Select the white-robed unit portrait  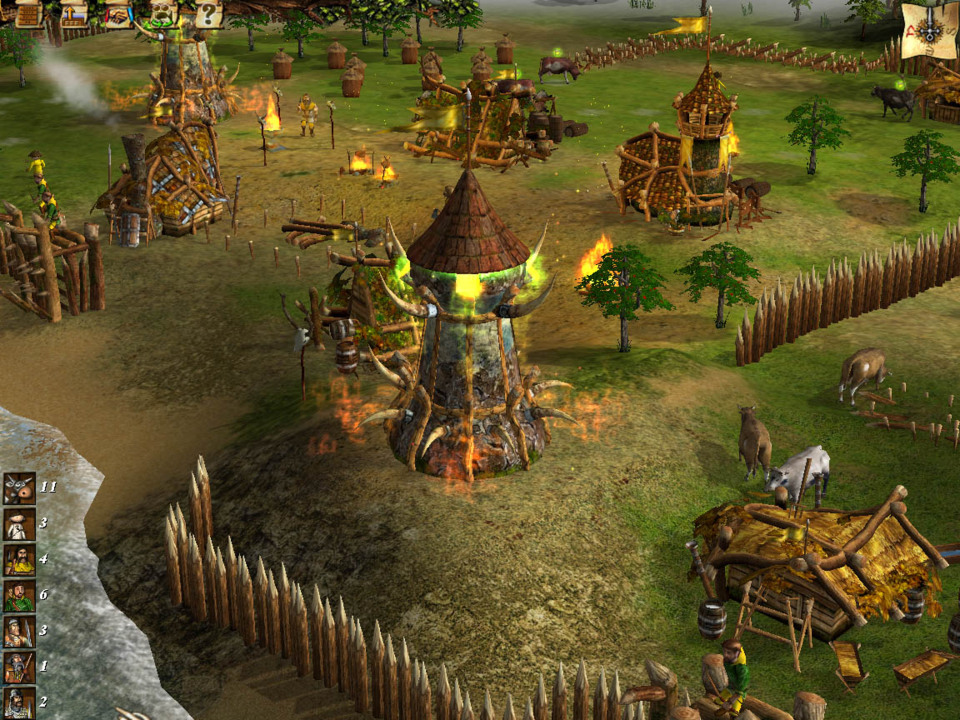click(19, 524)
